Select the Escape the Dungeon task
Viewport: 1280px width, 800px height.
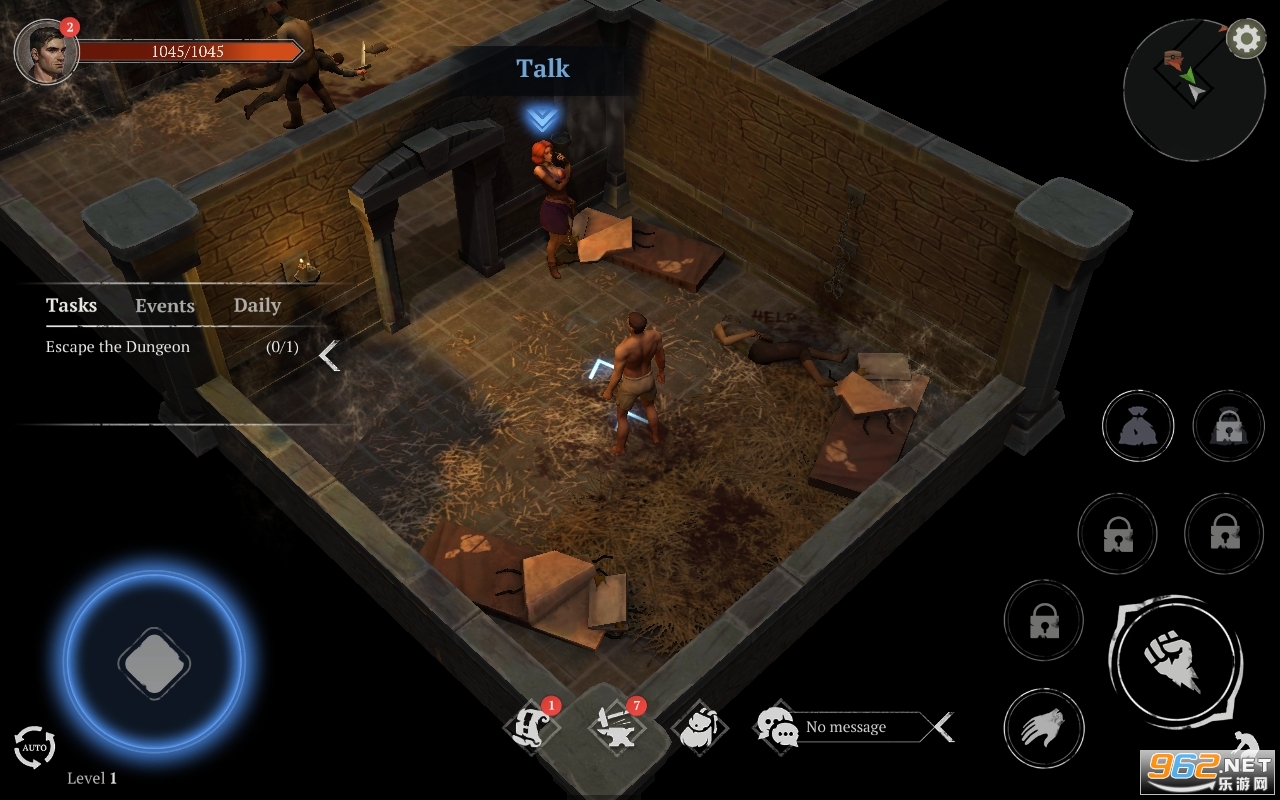118,347
